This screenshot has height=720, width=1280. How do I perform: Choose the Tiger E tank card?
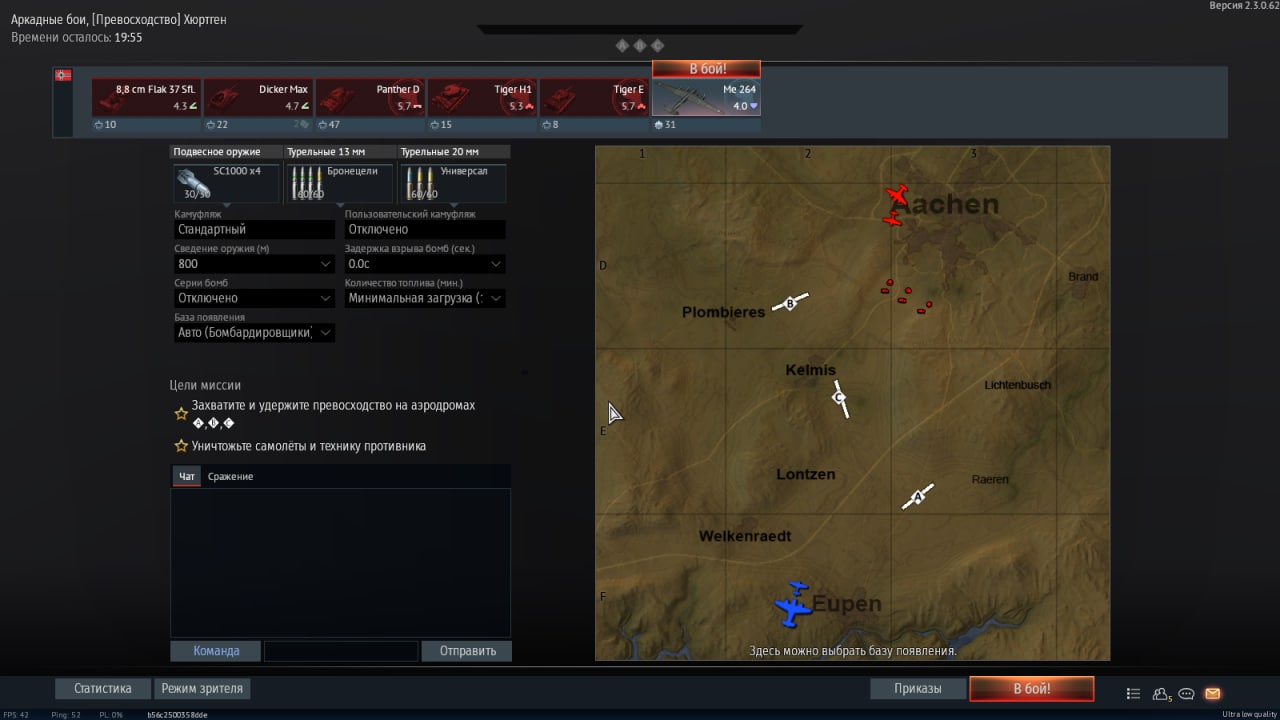point(594,98)
